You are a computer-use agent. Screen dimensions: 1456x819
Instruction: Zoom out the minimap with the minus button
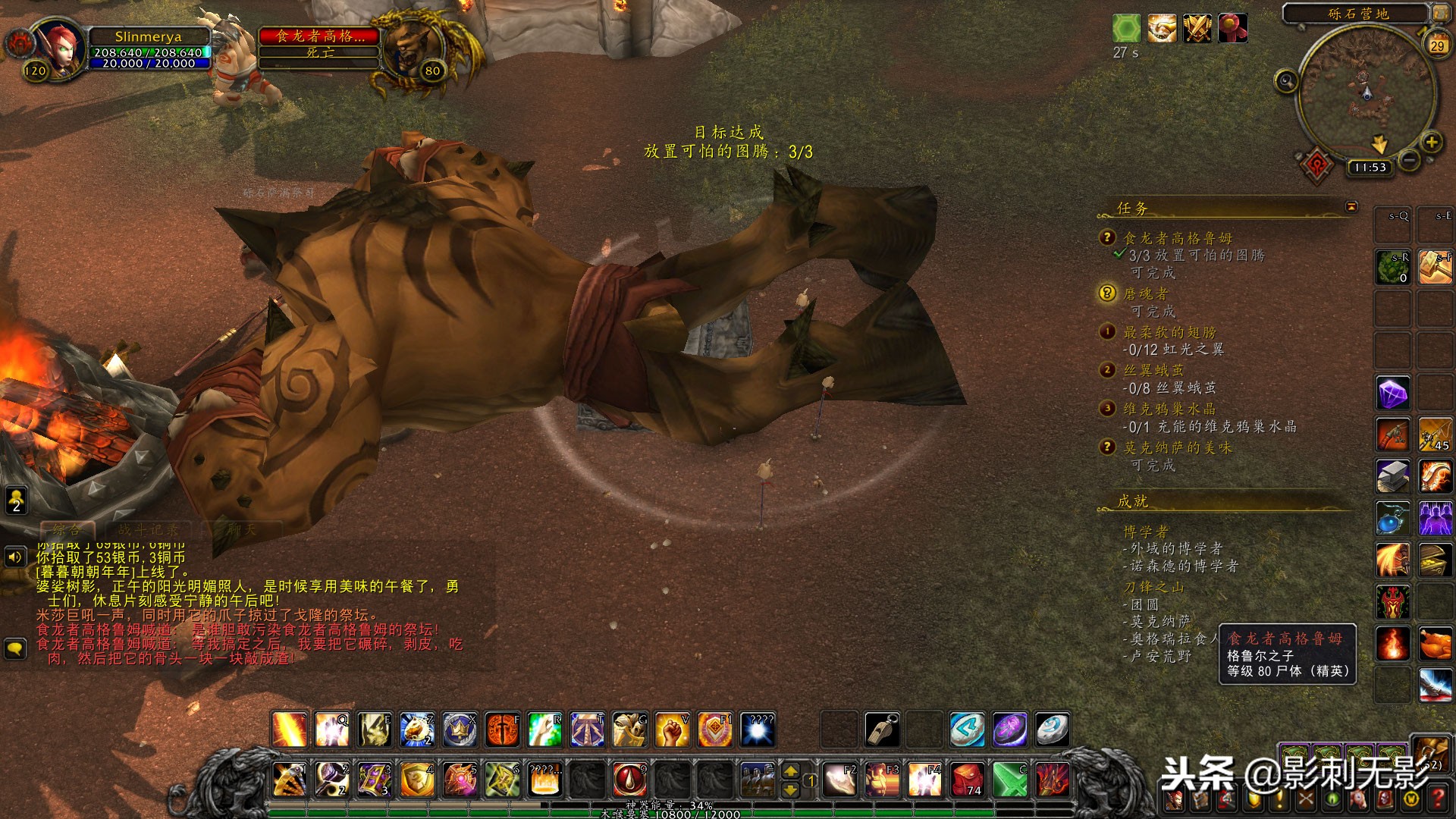click(x=1409, y=161)
